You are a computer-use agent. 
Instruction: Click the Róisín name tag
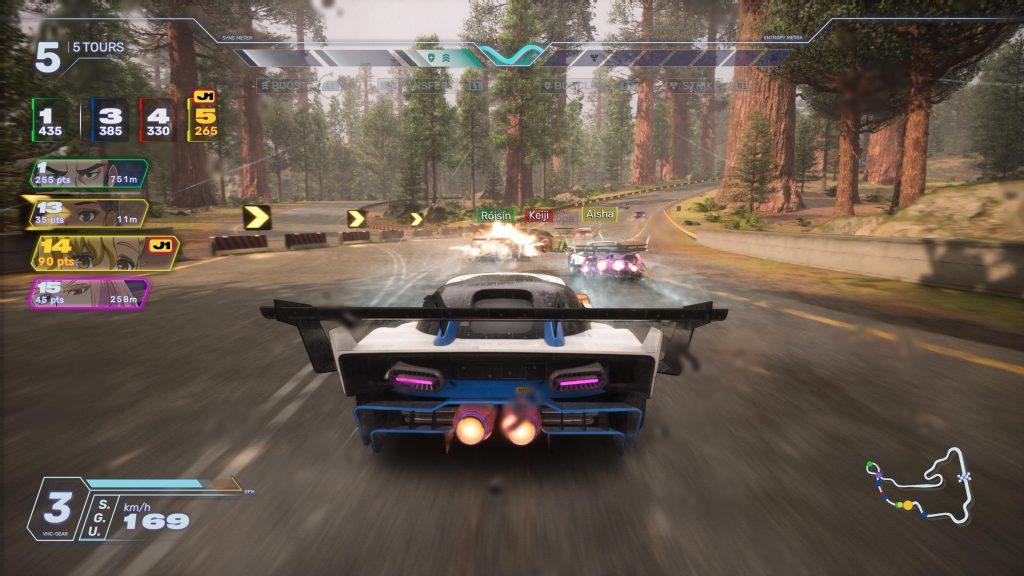[x=494, y=214]
